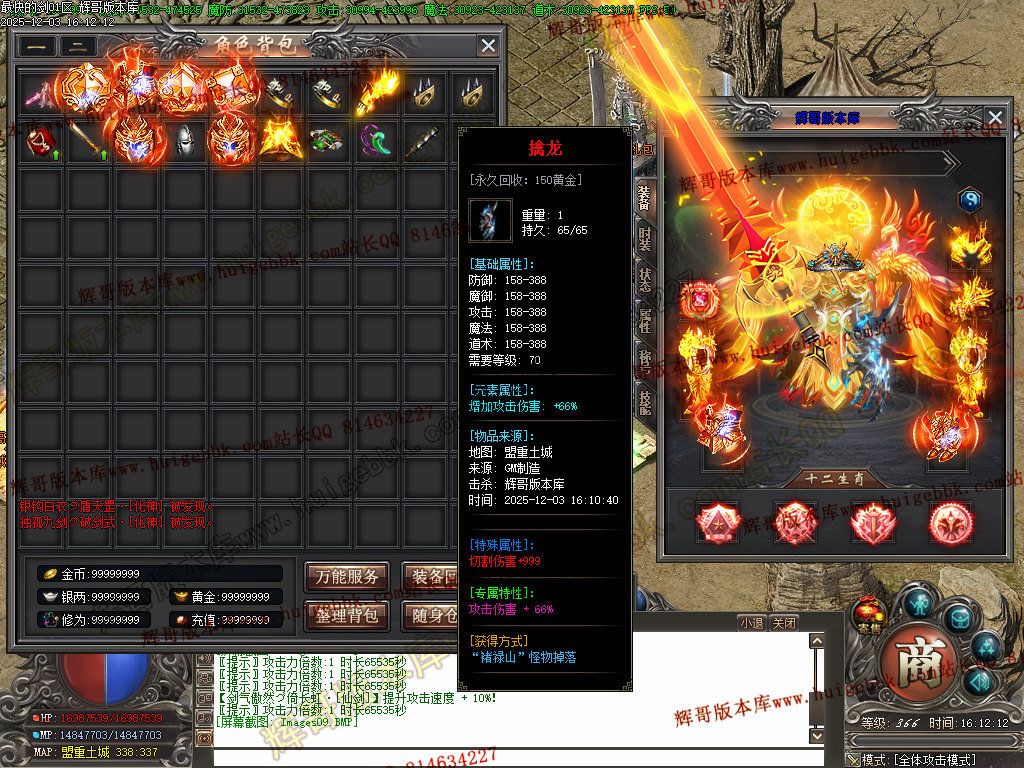The height and width of the screenshot is (768, 1024).
Task: Select the silver helmet in the backpack
Action: click(x=184, y=141)
